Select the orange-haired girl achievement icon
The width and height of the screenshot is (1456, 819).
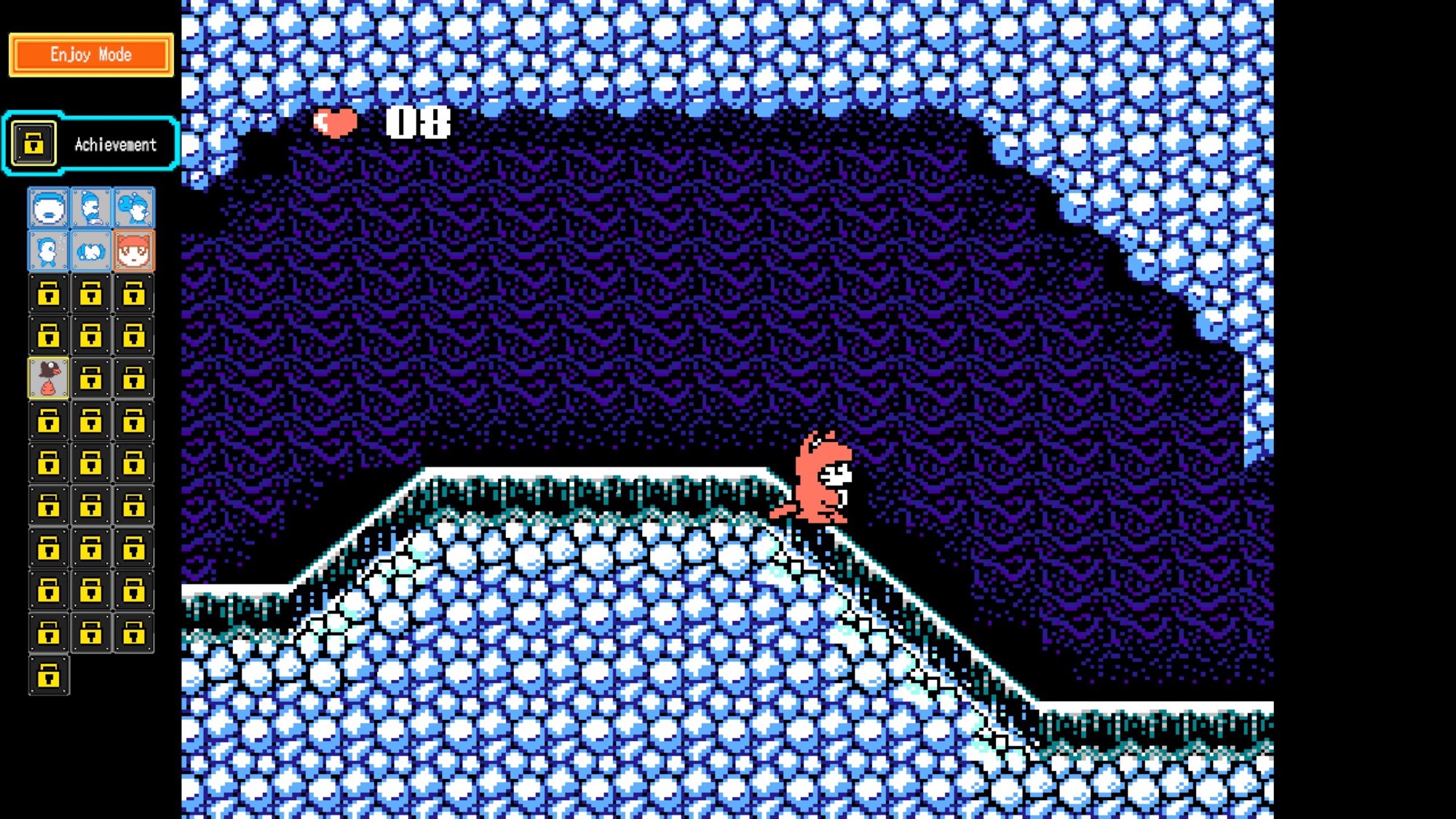point(134,250)
